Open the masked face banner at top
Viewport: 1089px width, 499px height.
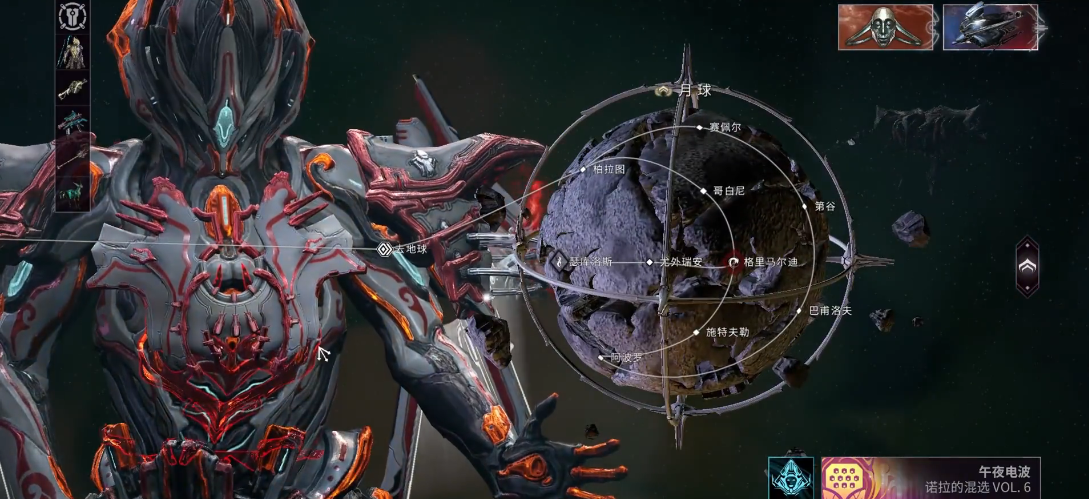885,27
